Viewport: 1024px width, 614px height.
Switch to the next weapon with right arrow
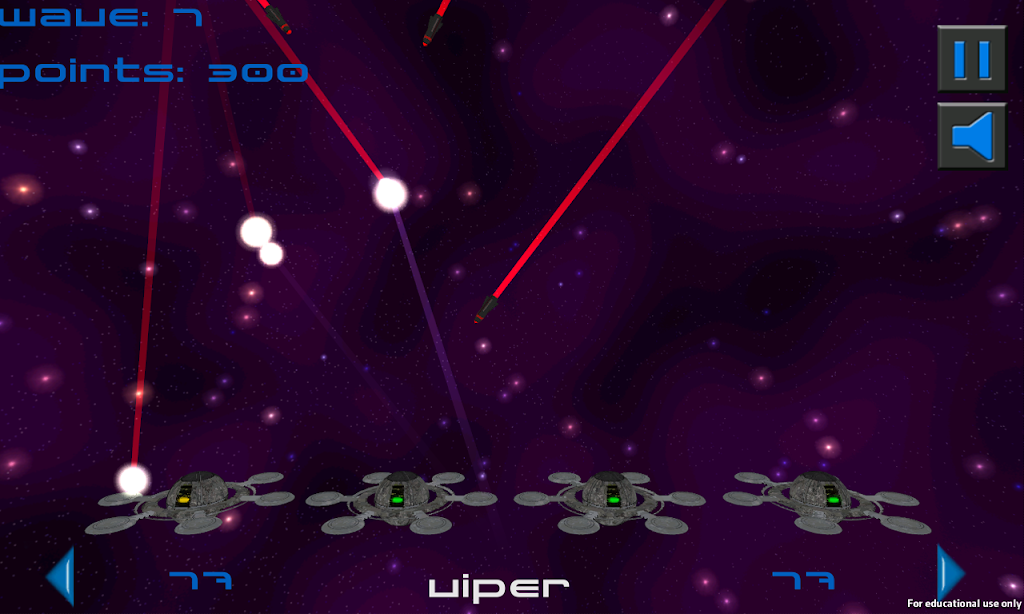(x=949, y=574)
